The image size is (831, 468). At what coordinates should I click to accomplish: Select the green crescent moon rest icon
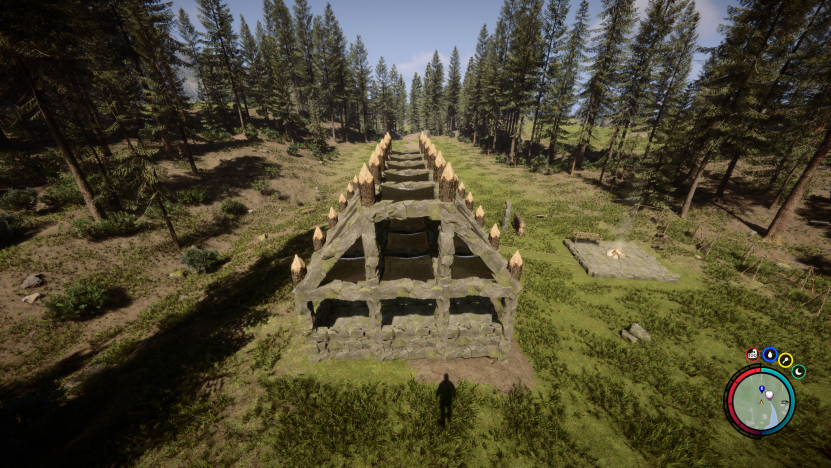[798, 372]
